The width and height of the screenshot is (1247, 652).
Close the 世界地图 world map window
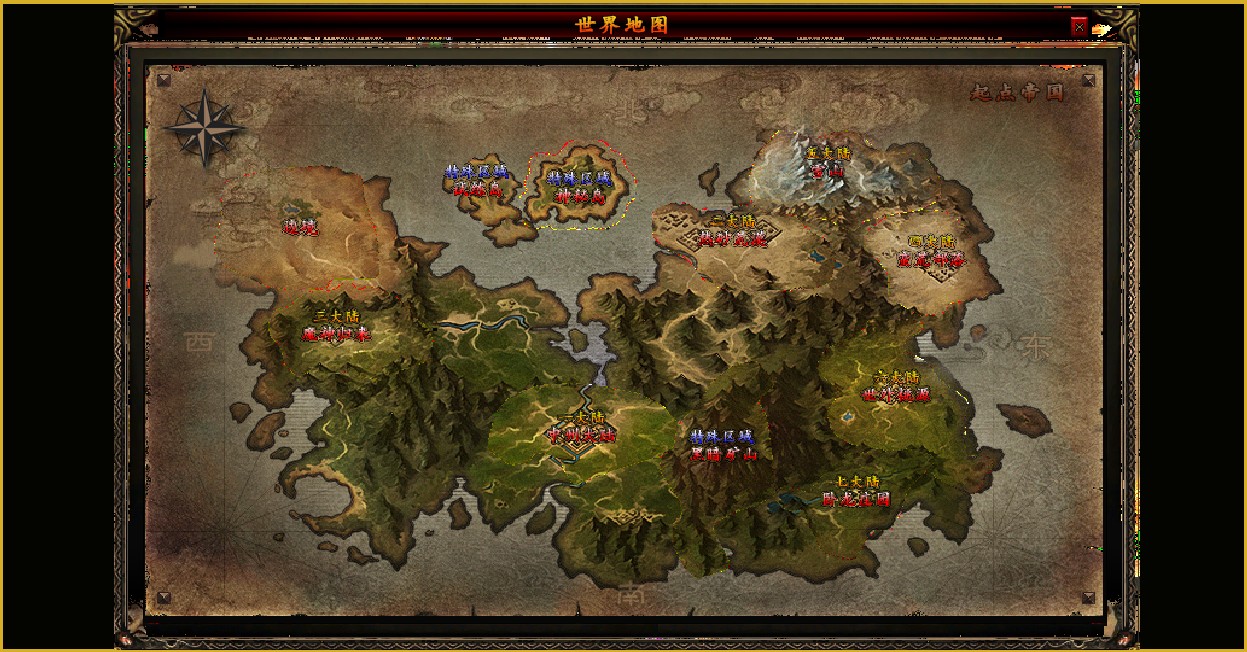[1079, 27]
